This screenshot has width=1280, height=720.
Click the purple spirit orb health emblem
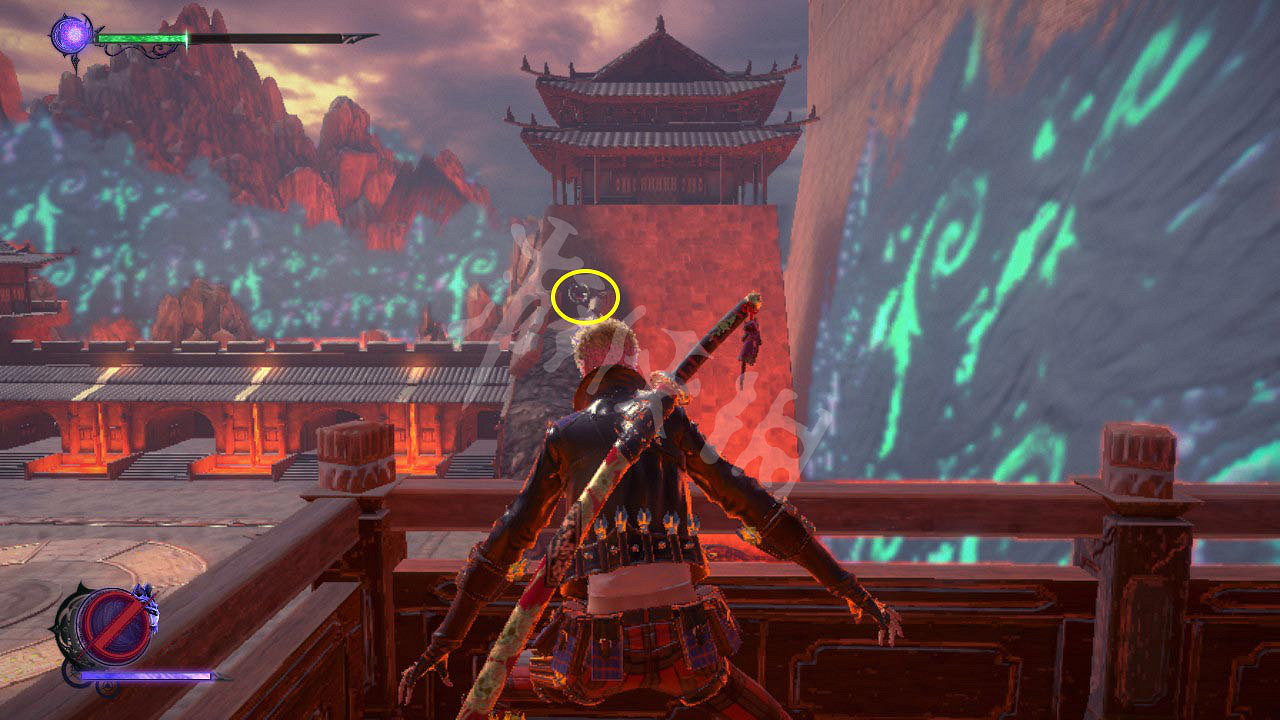pos(72,36)
